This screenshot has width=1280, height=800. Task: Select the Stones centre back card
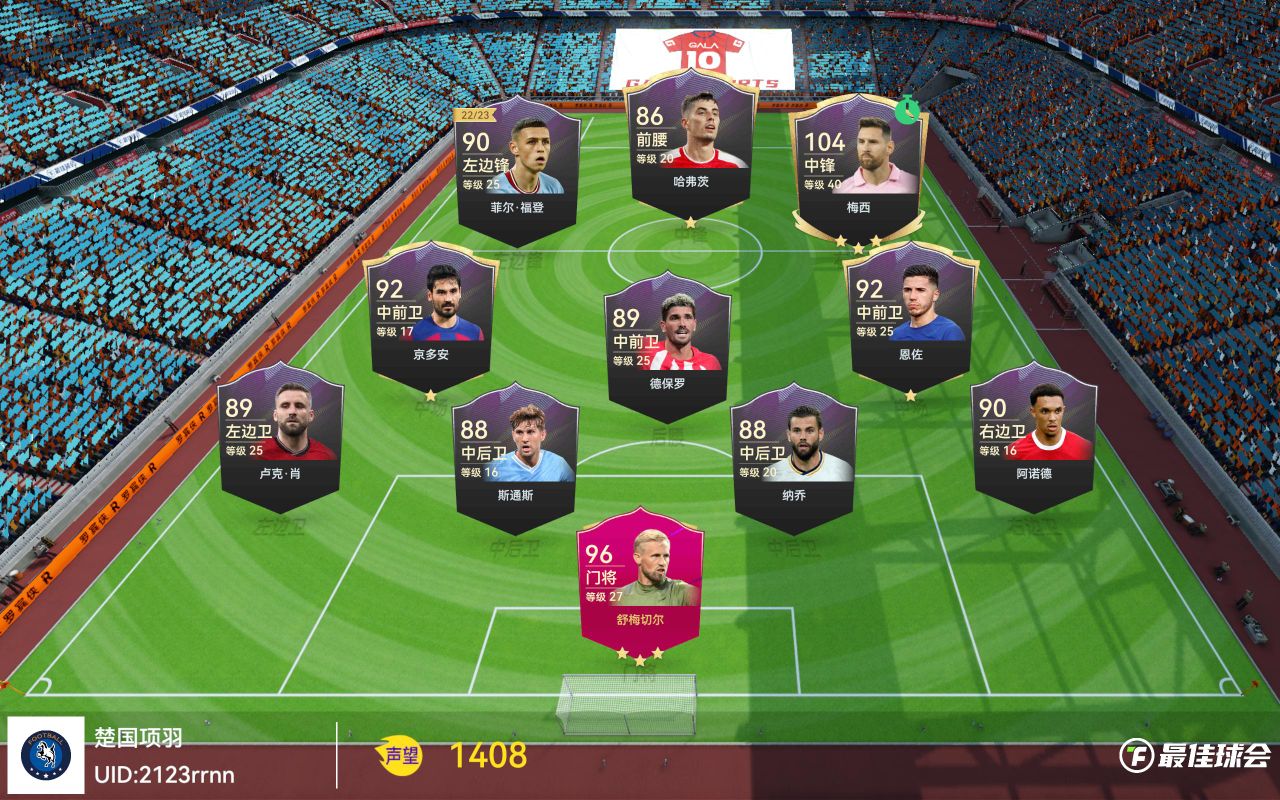(515, 455)
